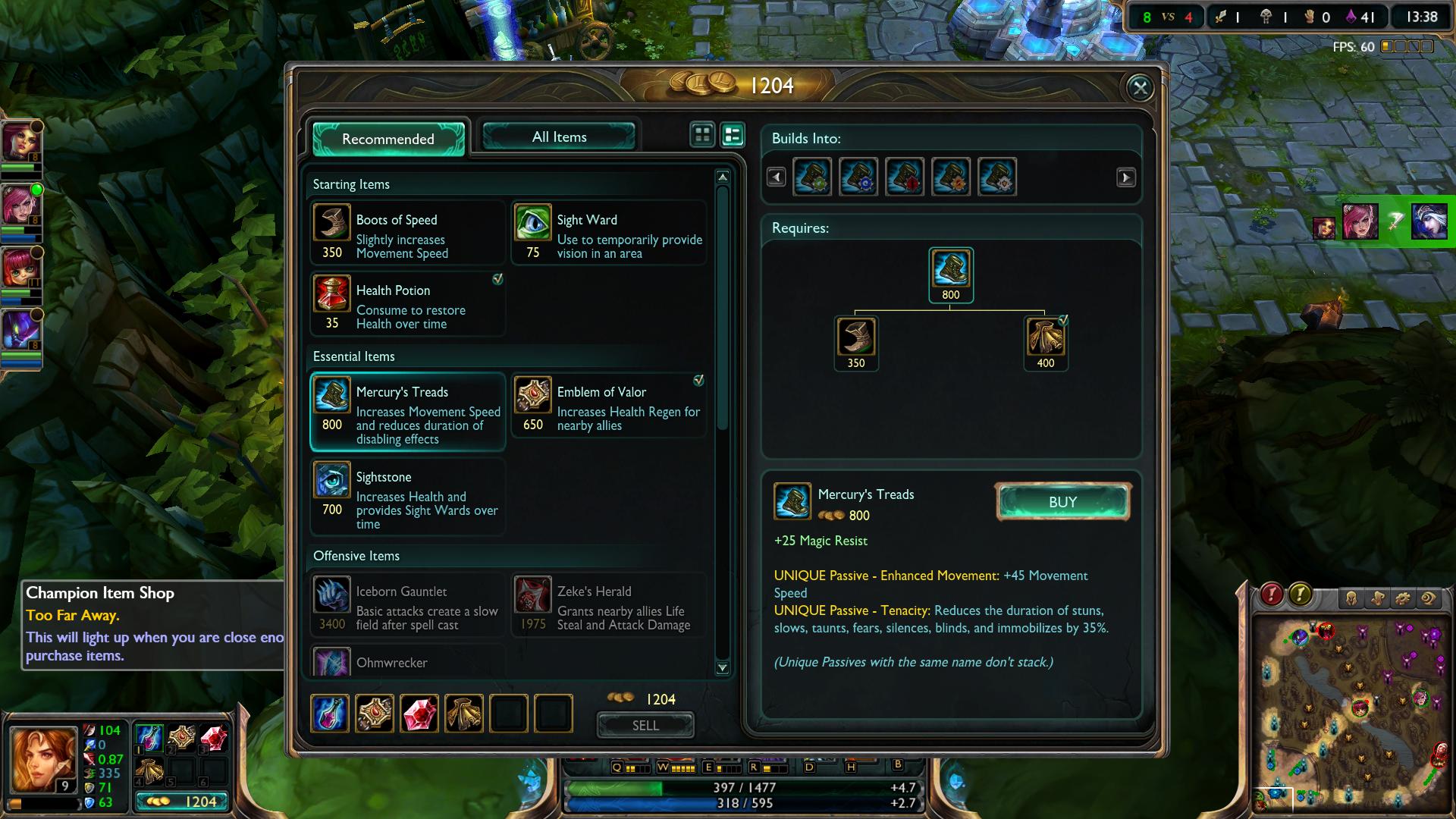Select the red gem in shop inventory
Screen dimensions: 1456x819
(419, 714)
